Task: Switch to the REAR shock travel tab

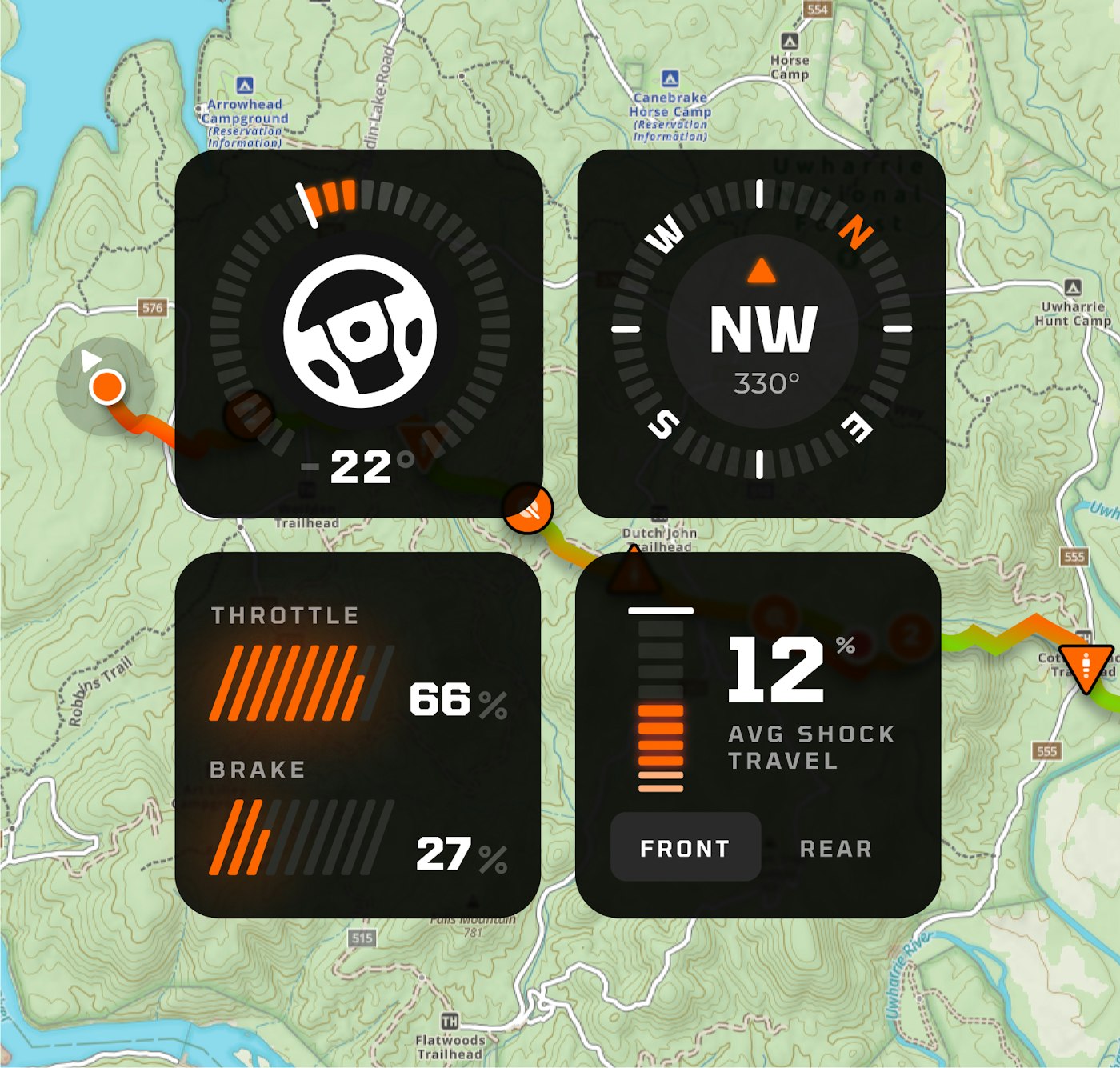Action: pos(835,848)
